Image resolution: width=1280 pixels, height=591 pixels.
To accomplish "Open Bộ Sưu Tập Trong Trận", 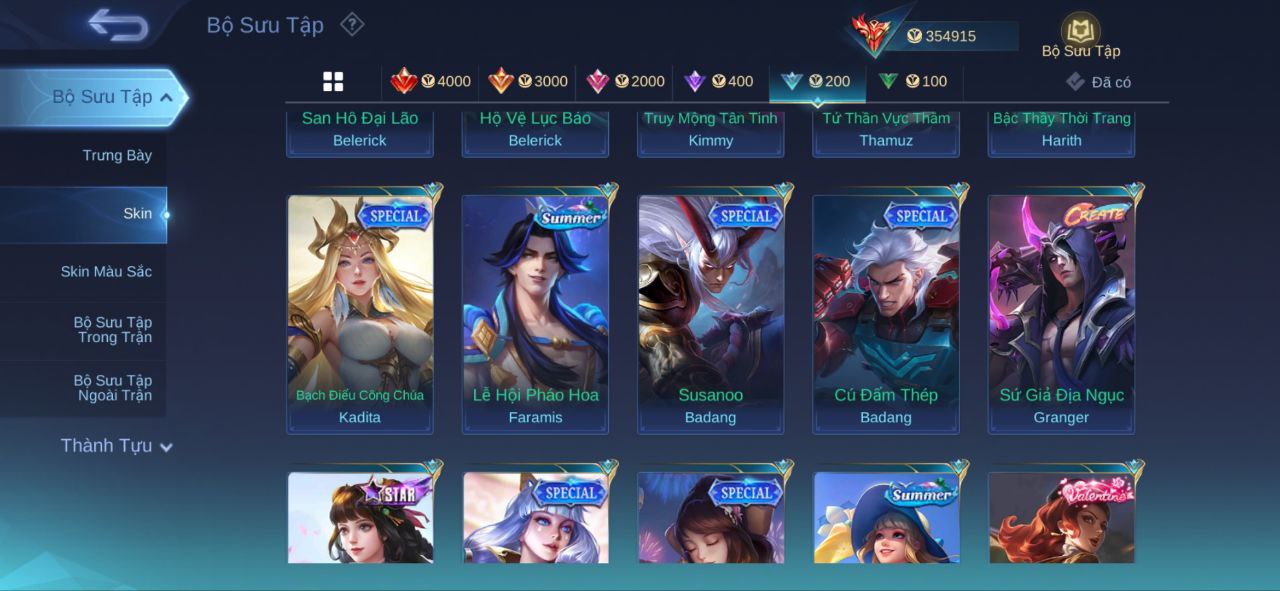I will [x=112, y=330].
